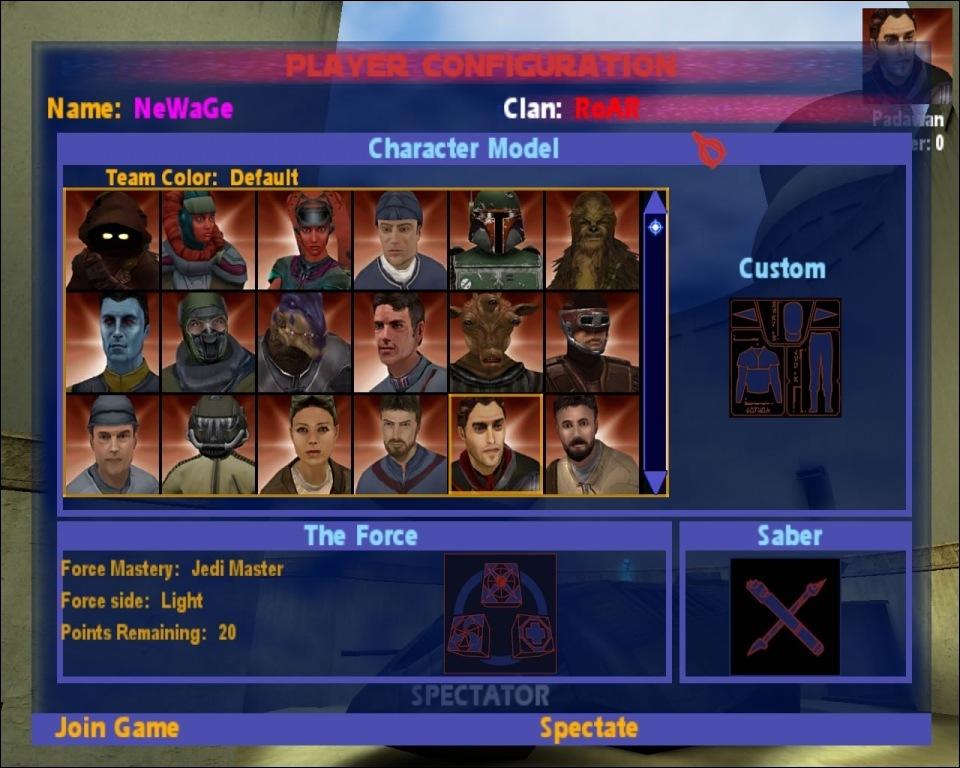The width and height of the screenshot is (960, 768).
Task: Choose the highlighted dark-haired Jedi portrait
Action: coord(496,444)
